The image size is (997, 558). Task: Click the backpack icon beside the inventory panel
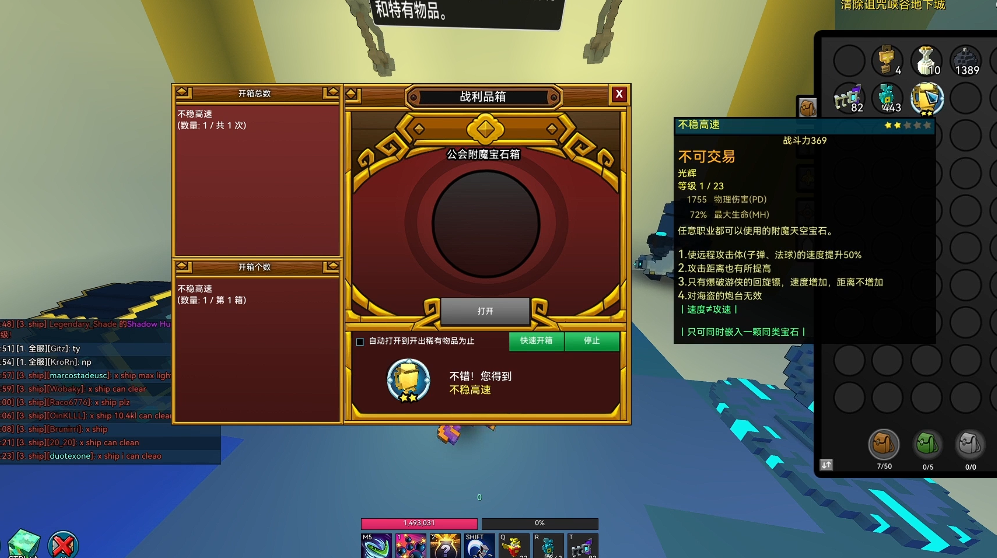point(807,107)
